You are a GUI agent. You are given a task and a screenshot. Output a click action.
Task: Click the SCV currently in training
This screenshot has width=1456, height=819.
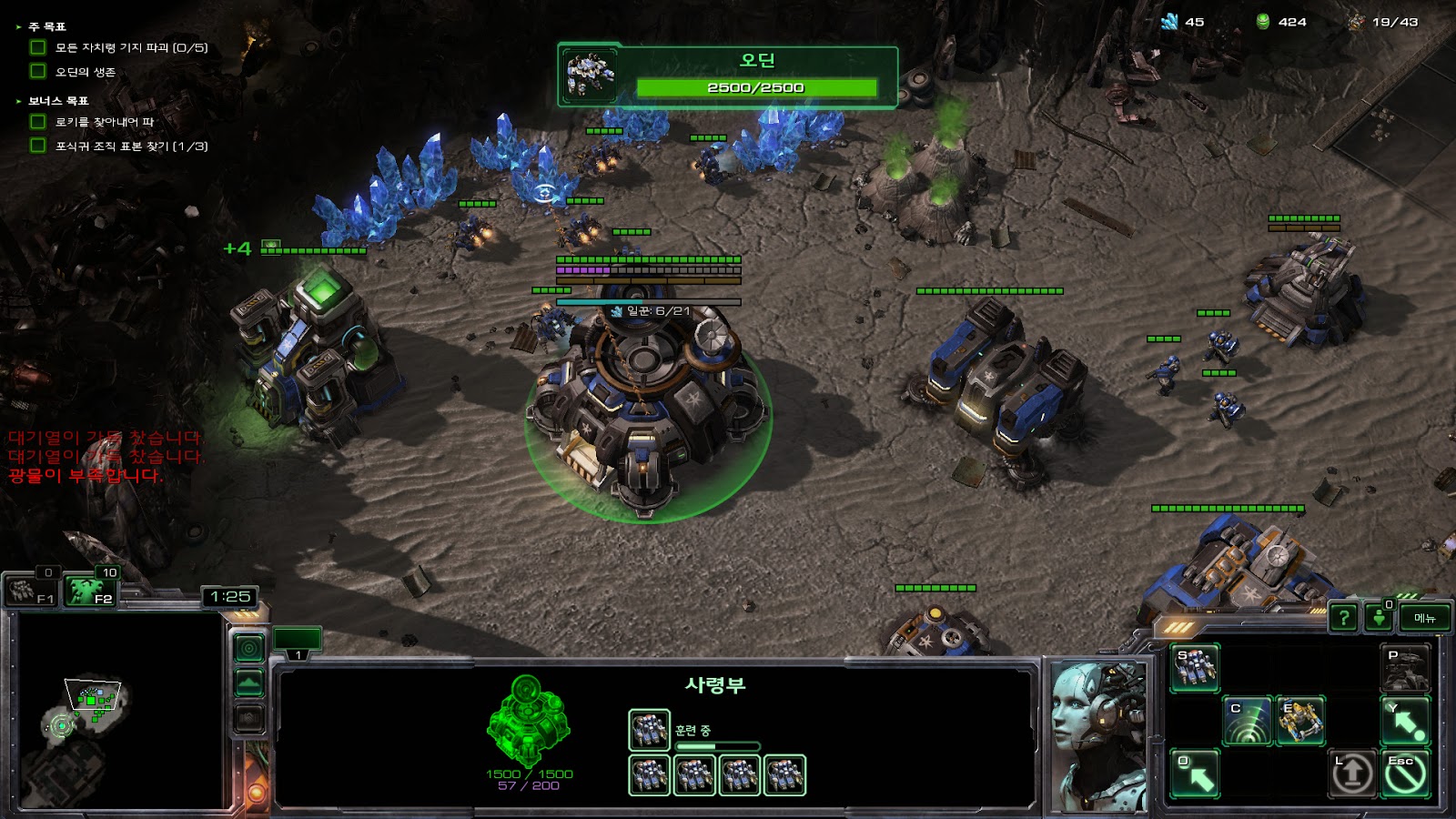click(x=649, y=730)
